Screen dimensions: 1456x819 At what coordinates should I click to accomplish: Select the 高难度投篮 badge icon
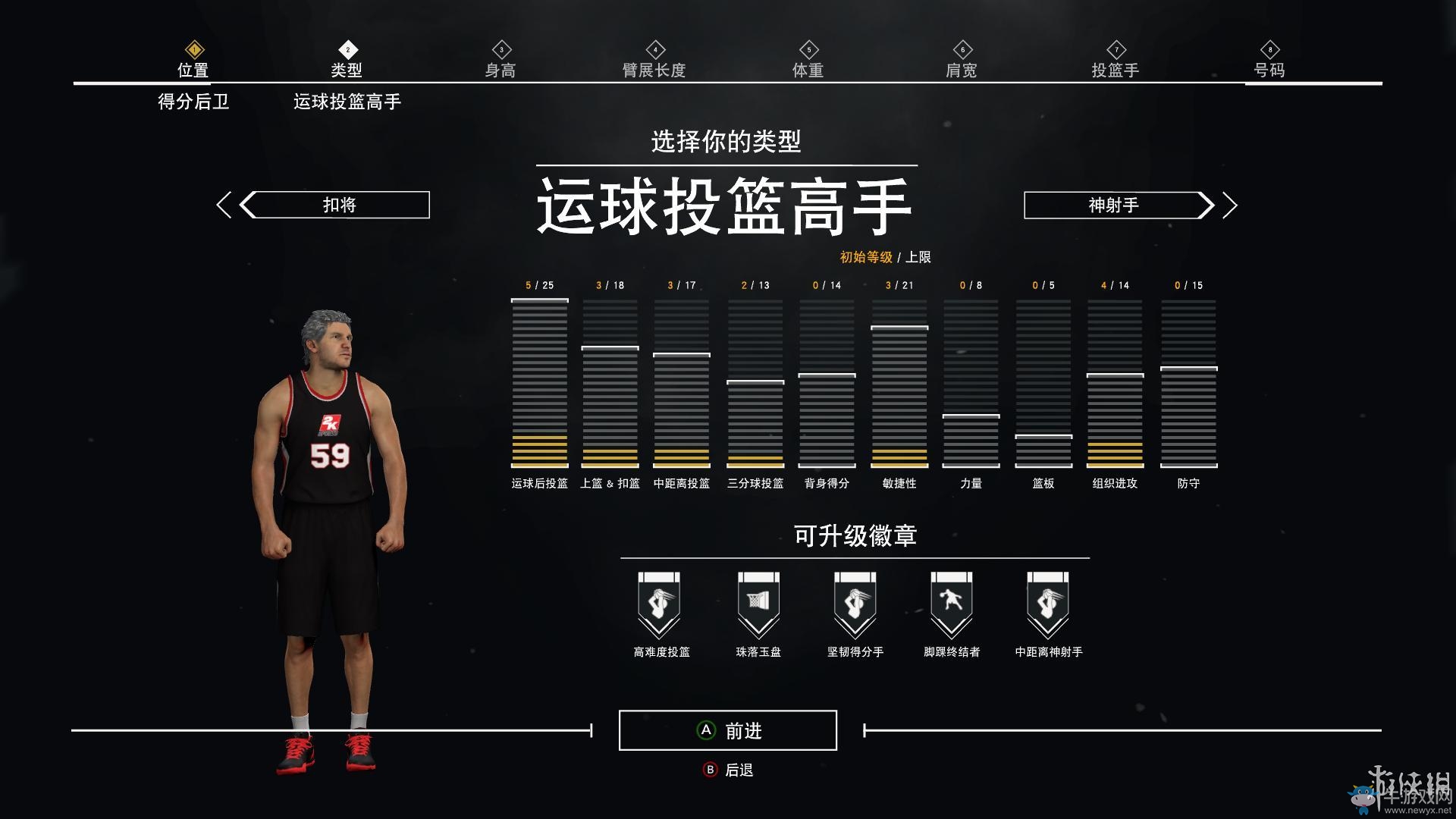659,603
